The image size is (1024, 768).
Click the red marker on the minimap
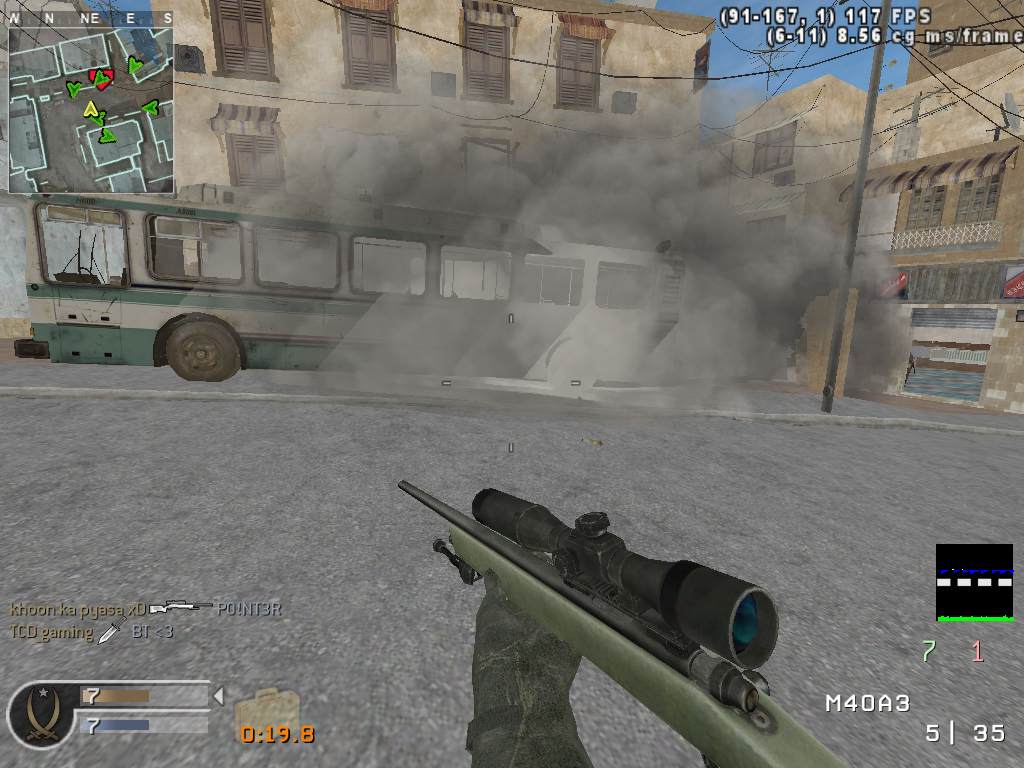pos(99,75)
